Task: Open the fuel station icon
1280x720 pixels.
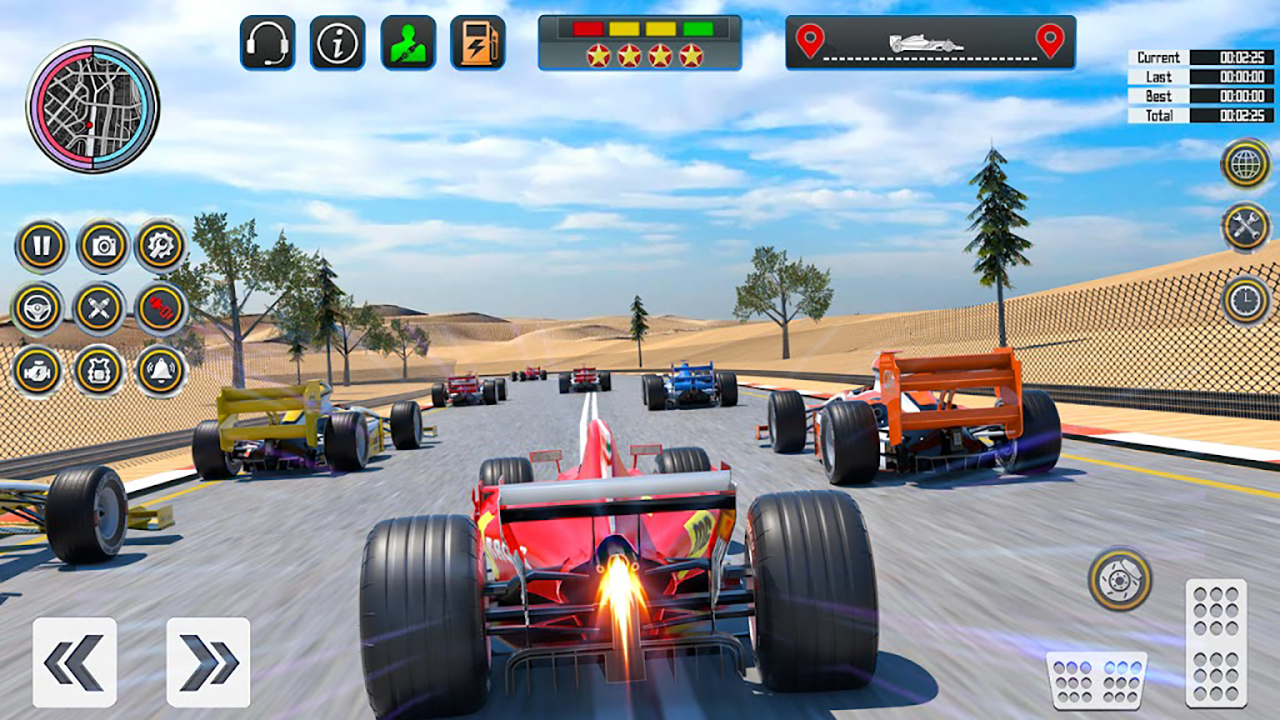Action: (x=477, y=42)
